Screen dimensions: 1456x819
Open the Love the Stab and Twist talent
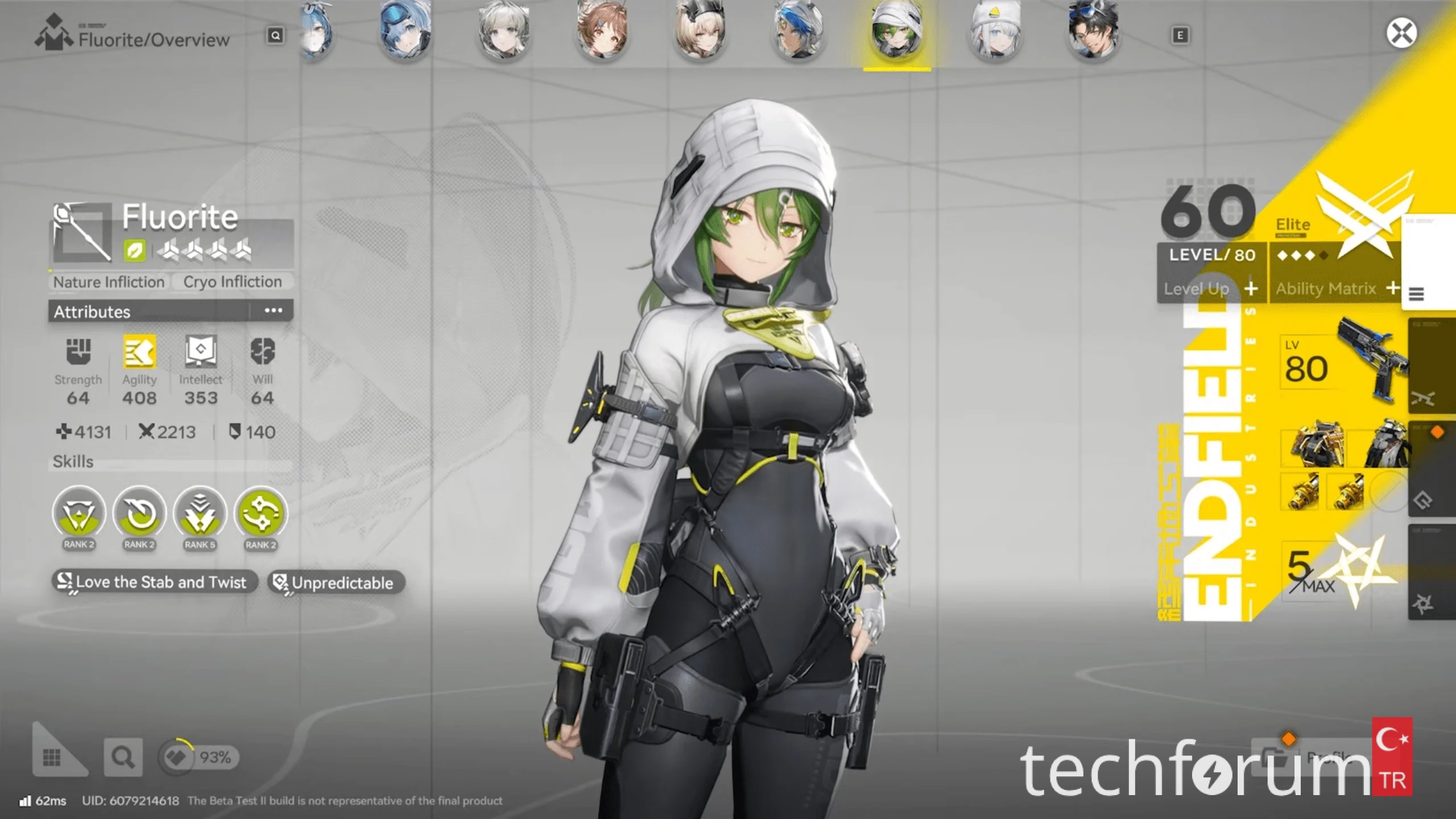(x=155, y=582)
